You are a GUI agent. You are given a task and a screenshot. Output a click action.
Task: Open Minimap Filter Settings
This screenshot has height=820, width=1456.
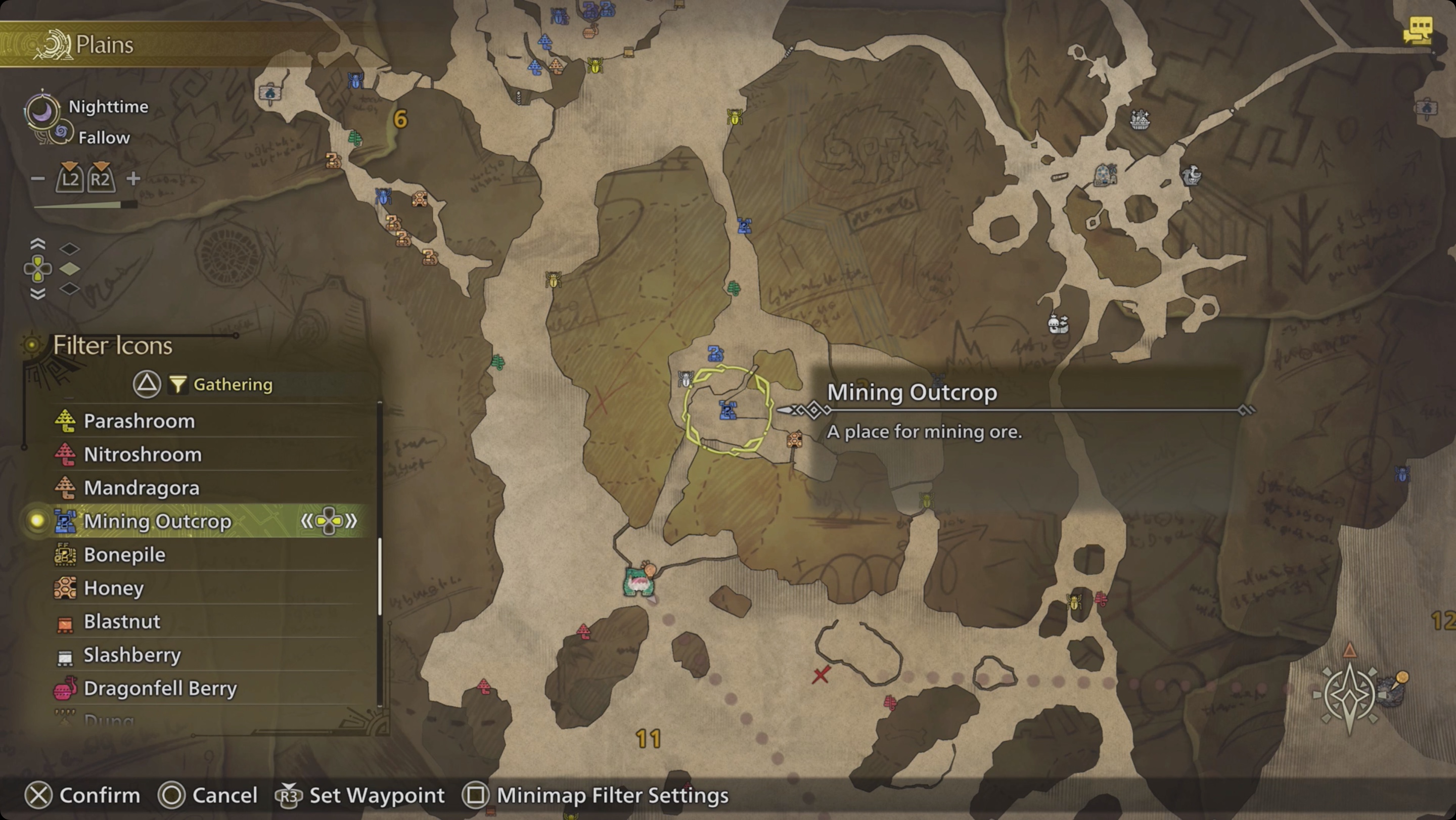click(596, 795)
